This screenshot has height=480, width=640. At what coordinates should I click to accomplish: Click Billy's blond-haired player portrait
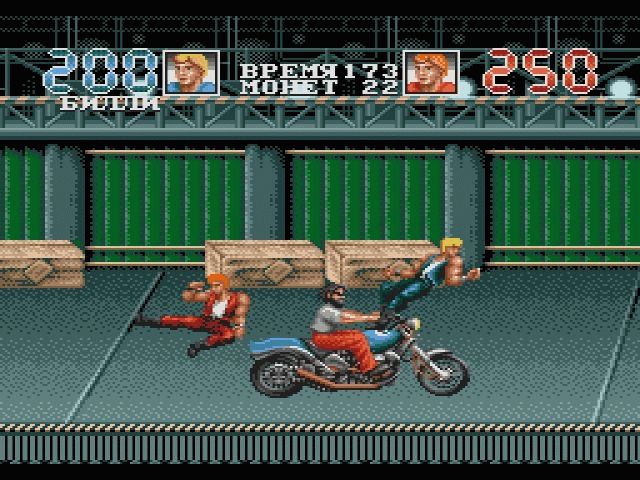pyautogui.click(x=191, y=73)
